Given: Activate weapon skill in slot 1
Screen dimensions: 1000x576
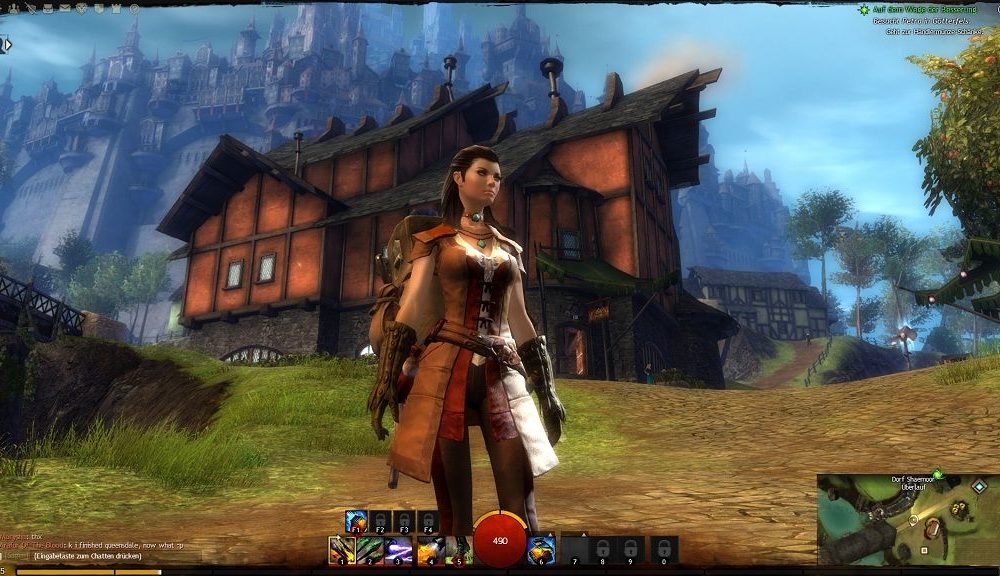Looking at the screenshot, I should pos(342,549).
